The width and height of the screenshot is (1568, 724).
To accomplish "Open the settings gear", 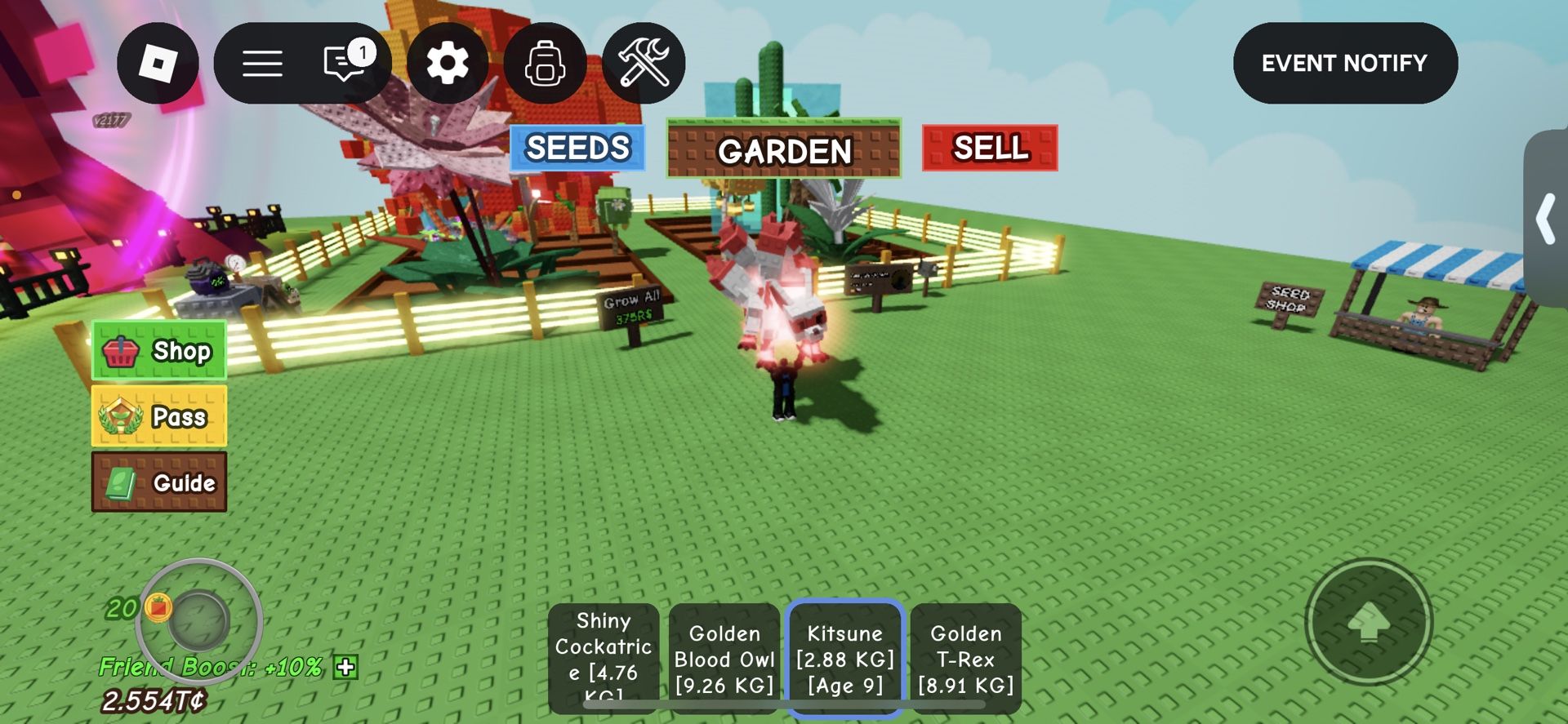I will [x=448, y=62].
